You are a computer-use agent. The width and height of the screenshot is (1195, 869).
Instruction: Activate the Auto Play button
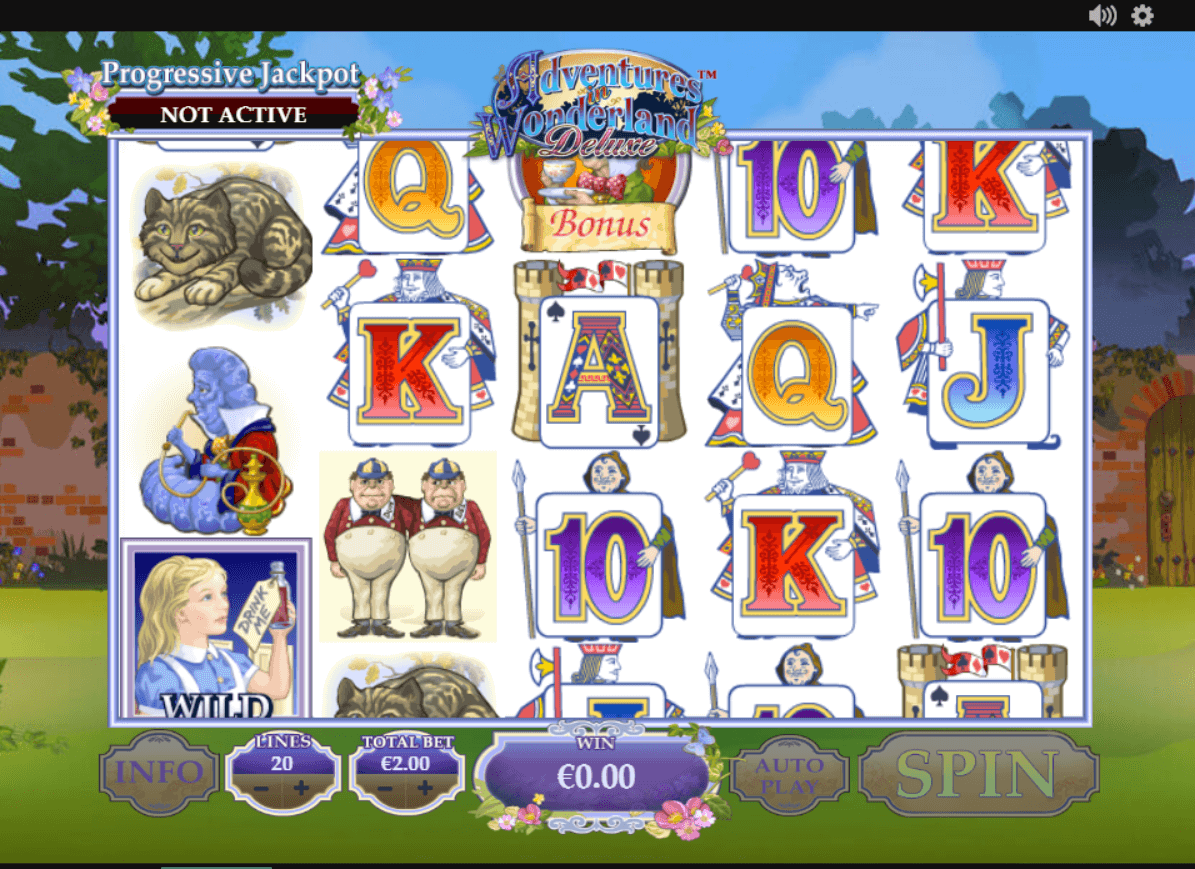(789, 775)
